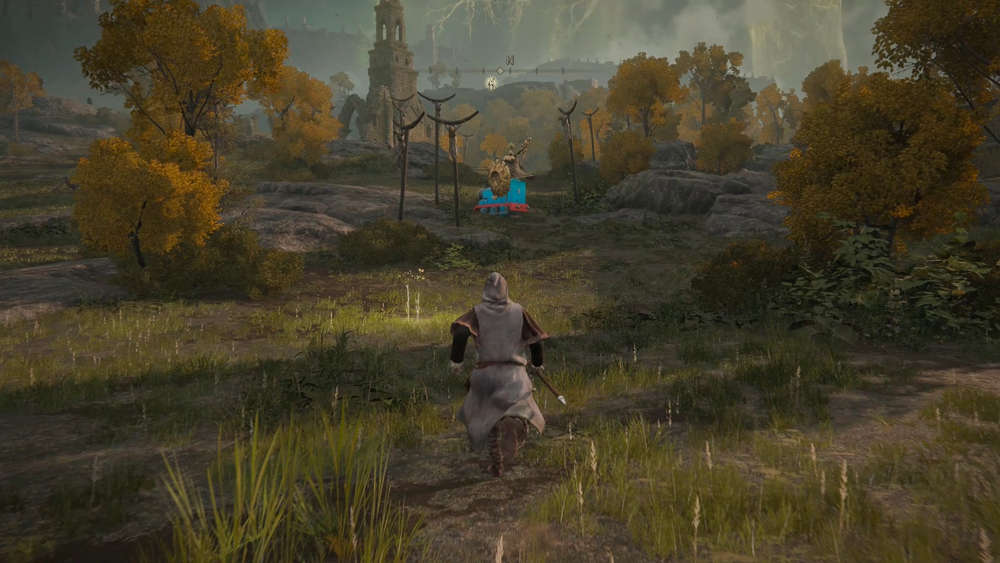Select the glowing grace marker below compass
This screenshot has height=563, width=1000.
click(x=491, y=83)
